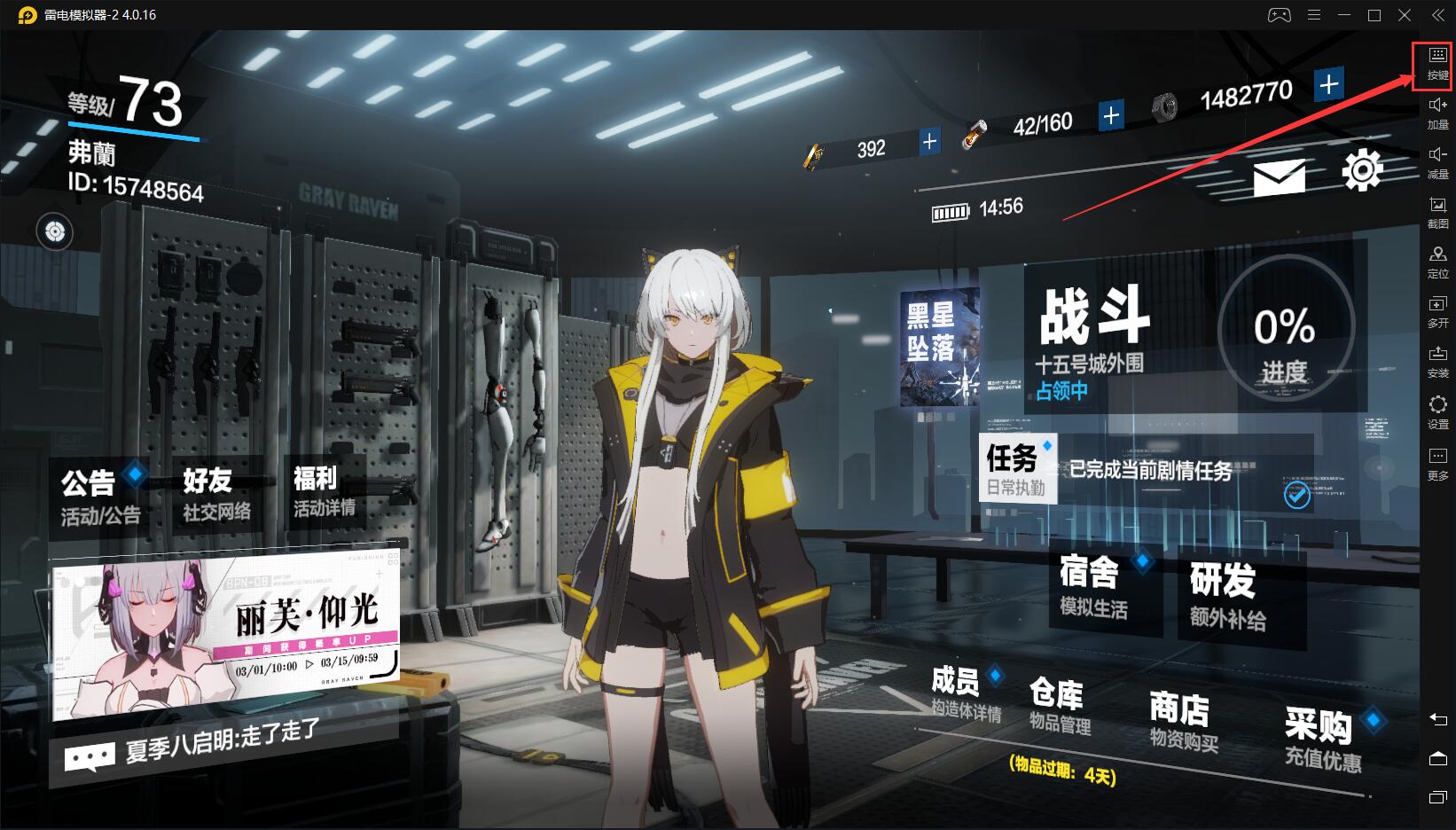Open the 公告 announcements
Viewport: 1456px width, 830px height.
[99, 496]
